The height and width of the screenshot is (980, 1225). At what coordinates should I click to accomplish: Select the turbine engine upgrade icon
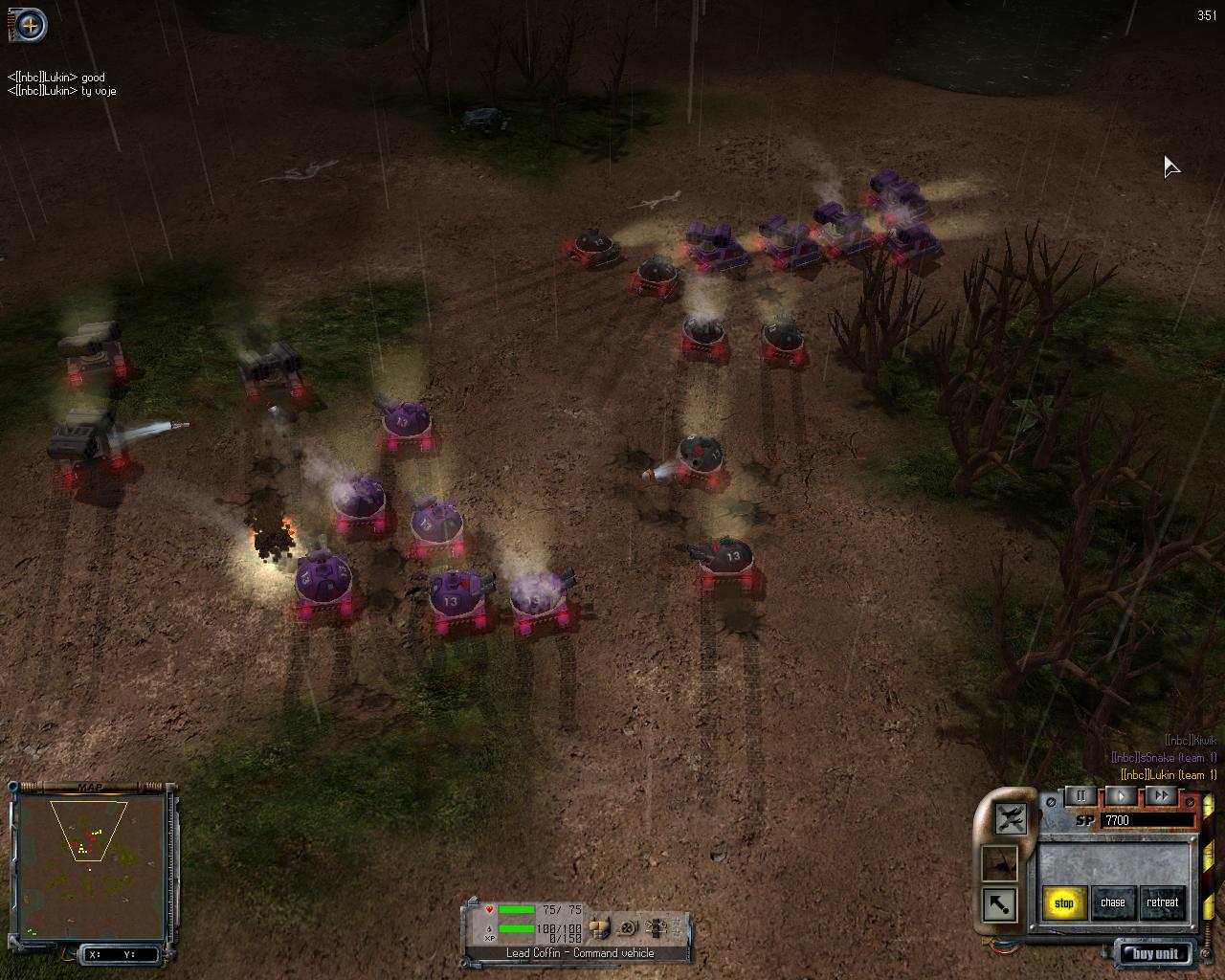(627, 927)
